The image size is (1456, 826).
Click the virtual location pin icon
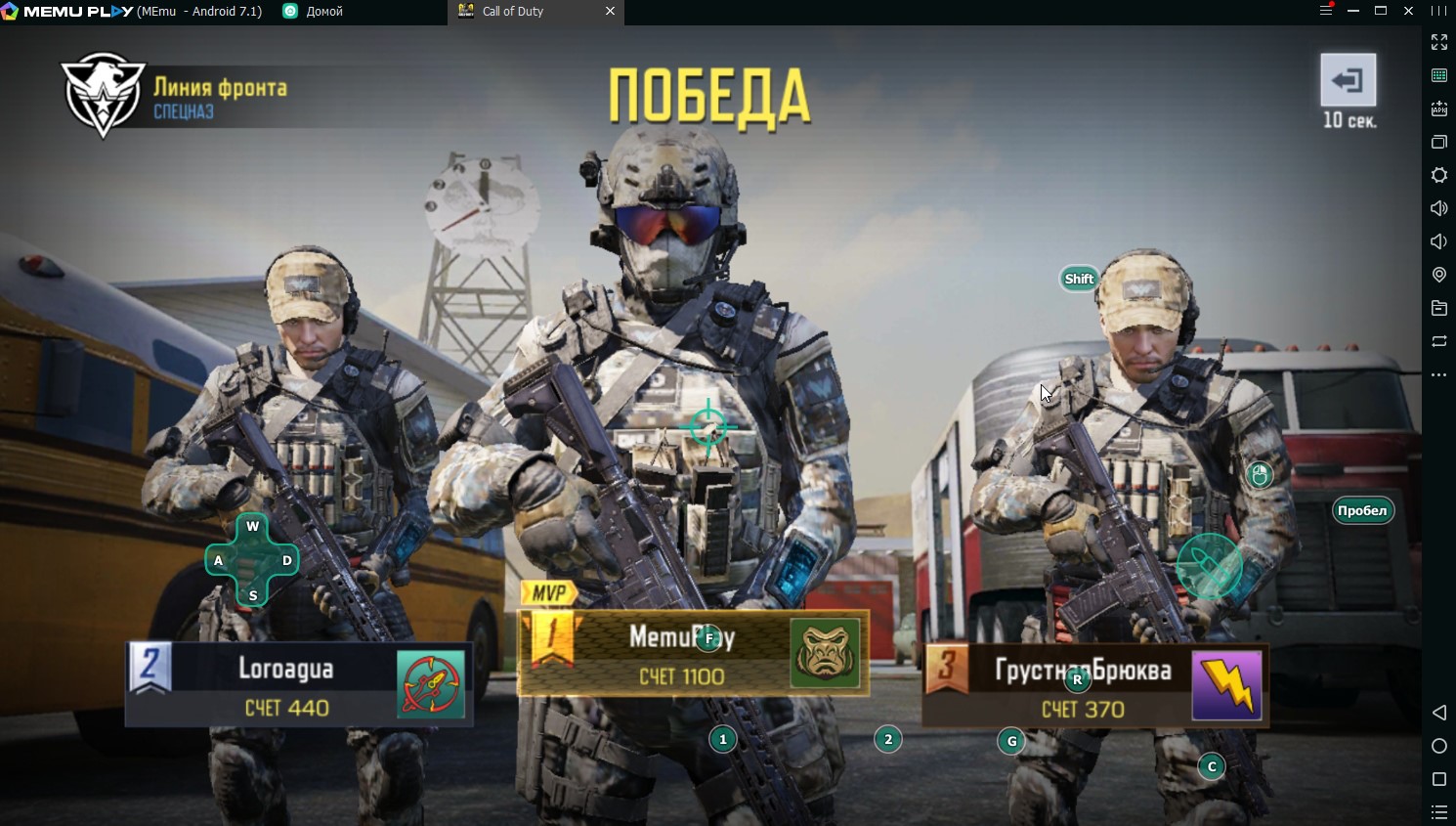click(1438, 275)
